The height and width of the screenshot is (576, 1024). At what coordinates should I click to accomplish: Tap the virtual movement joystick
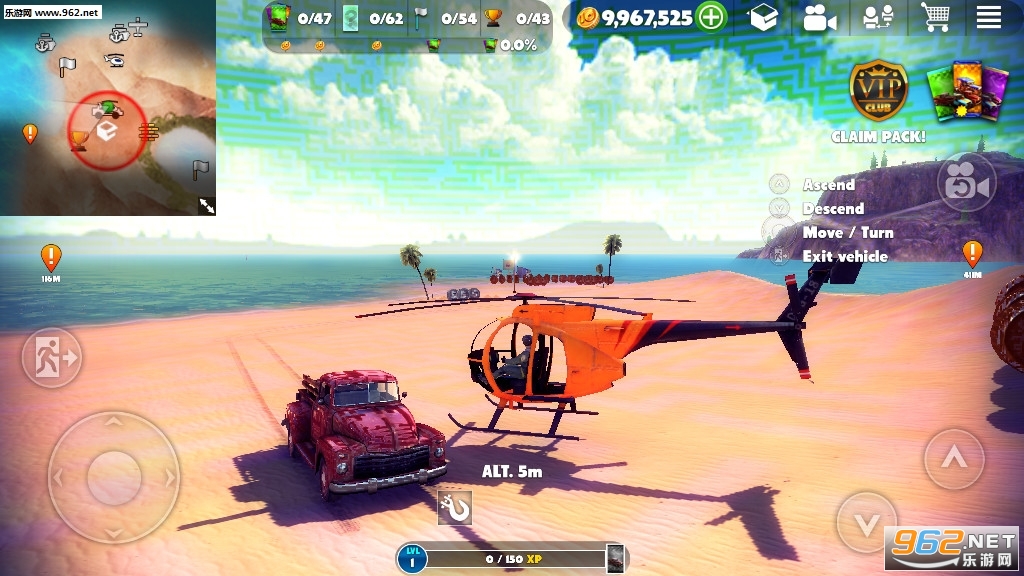[114, 477]
